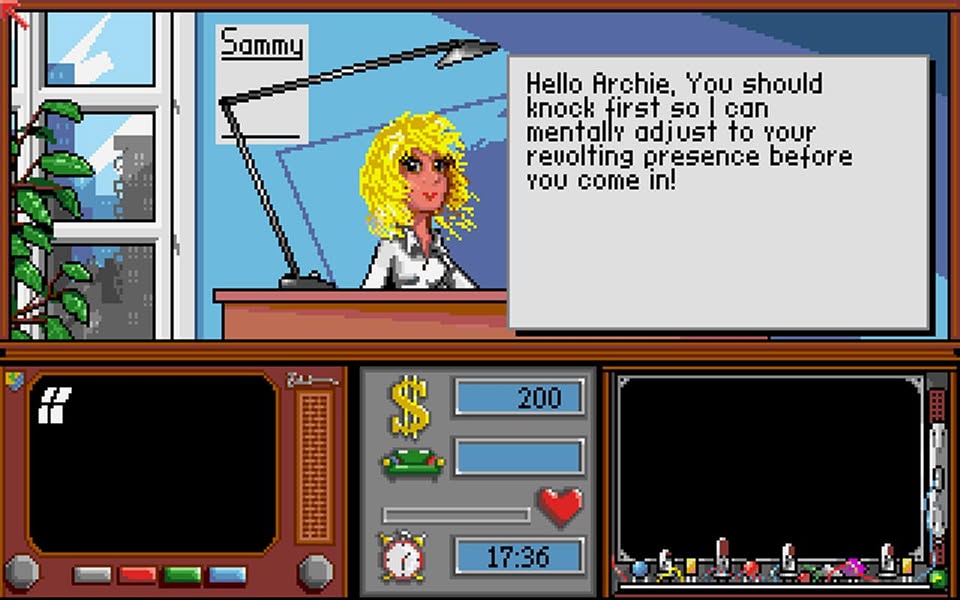Turn the right grey TV knob

click(x=315, y=572)
